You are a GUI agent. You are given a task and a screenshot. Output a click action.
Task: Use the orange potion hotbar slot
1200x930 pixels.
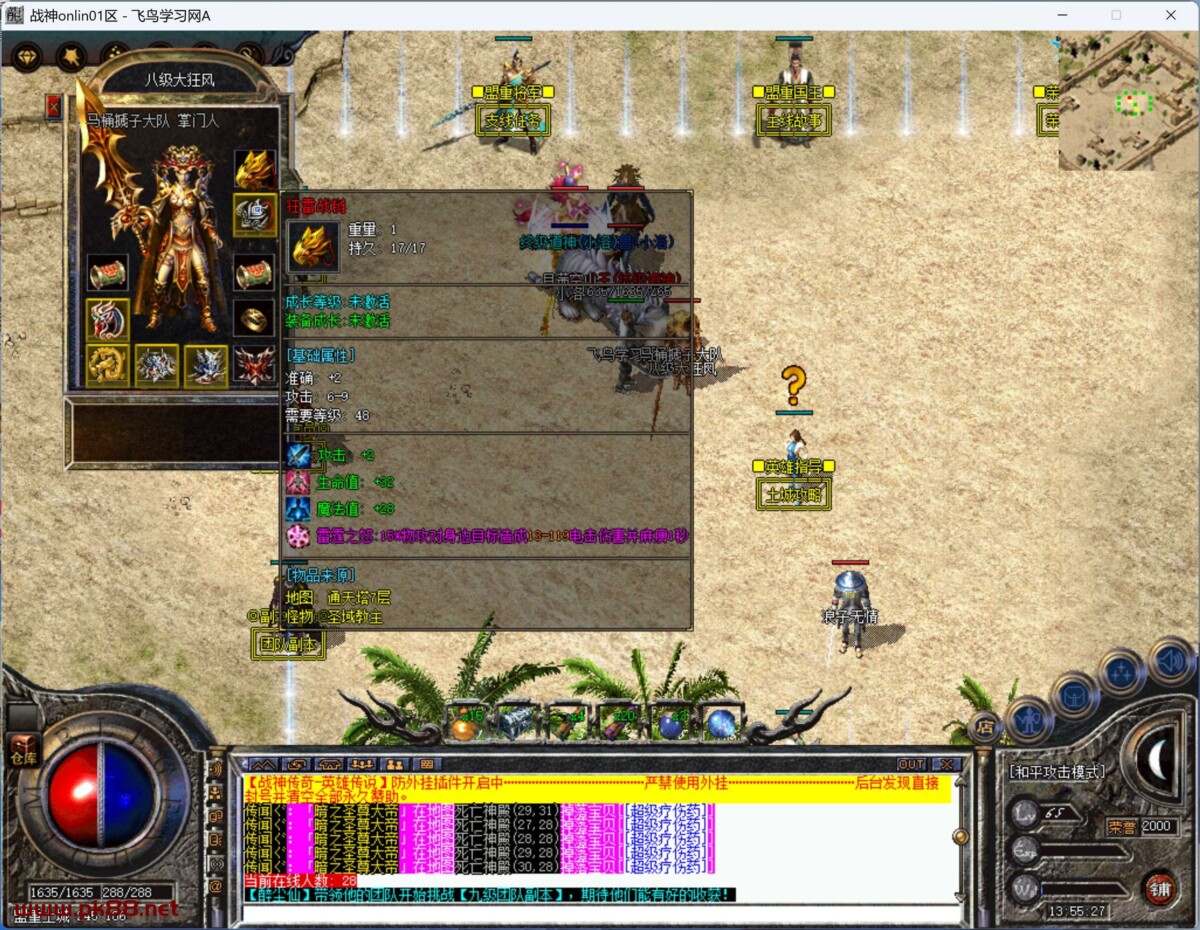(x=465, y=723)
